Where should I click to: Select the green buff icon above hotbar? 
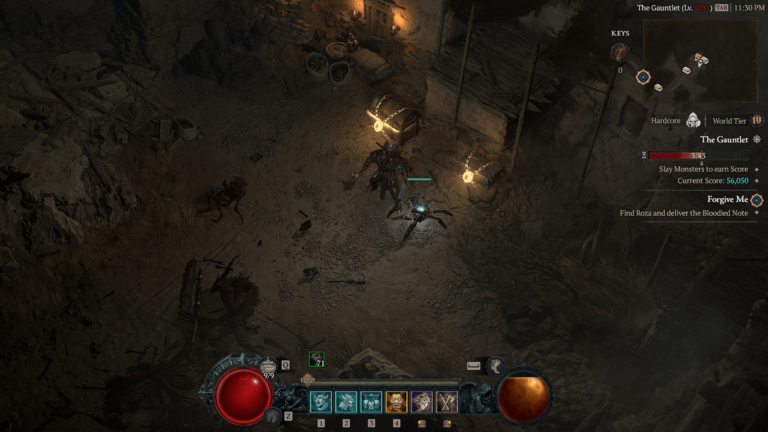click(x=316, y=361)
